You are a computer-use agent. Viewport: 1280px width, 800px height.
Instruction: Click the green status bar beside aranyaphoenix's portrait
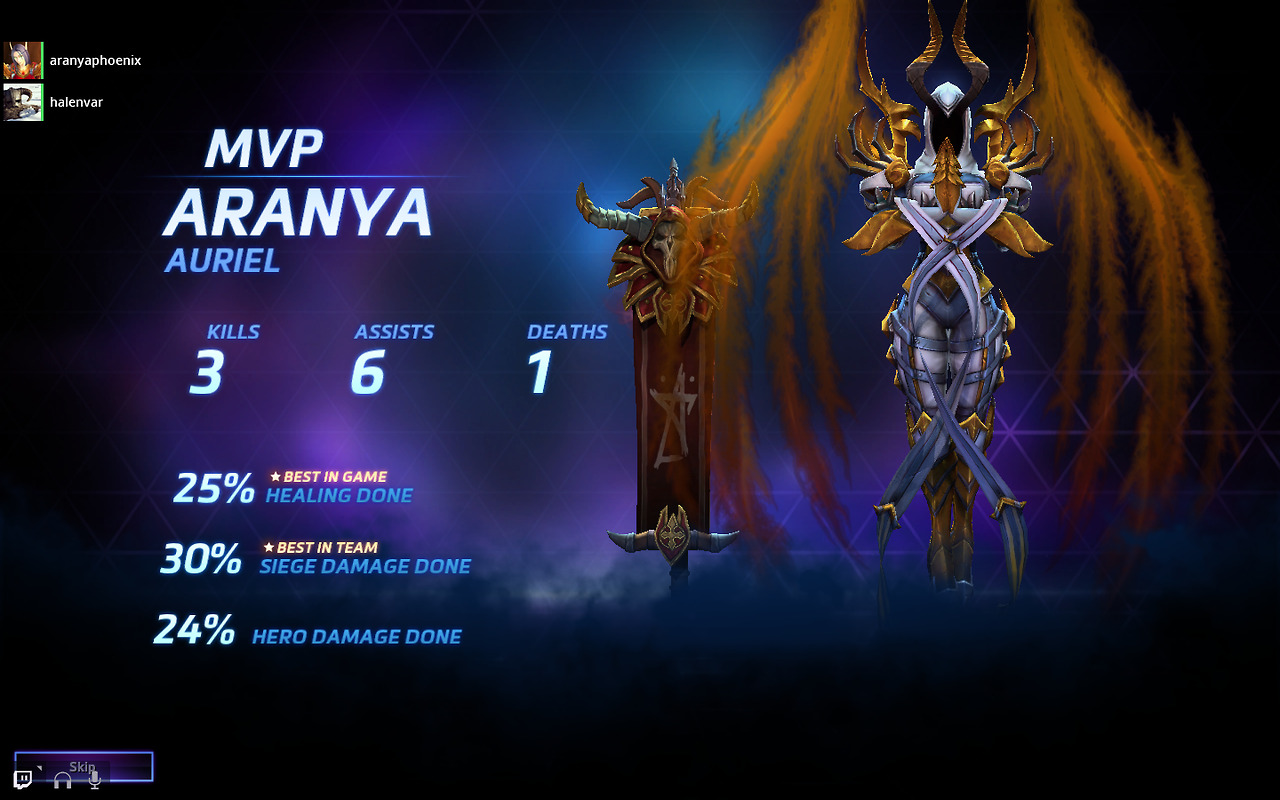[42, 60]
